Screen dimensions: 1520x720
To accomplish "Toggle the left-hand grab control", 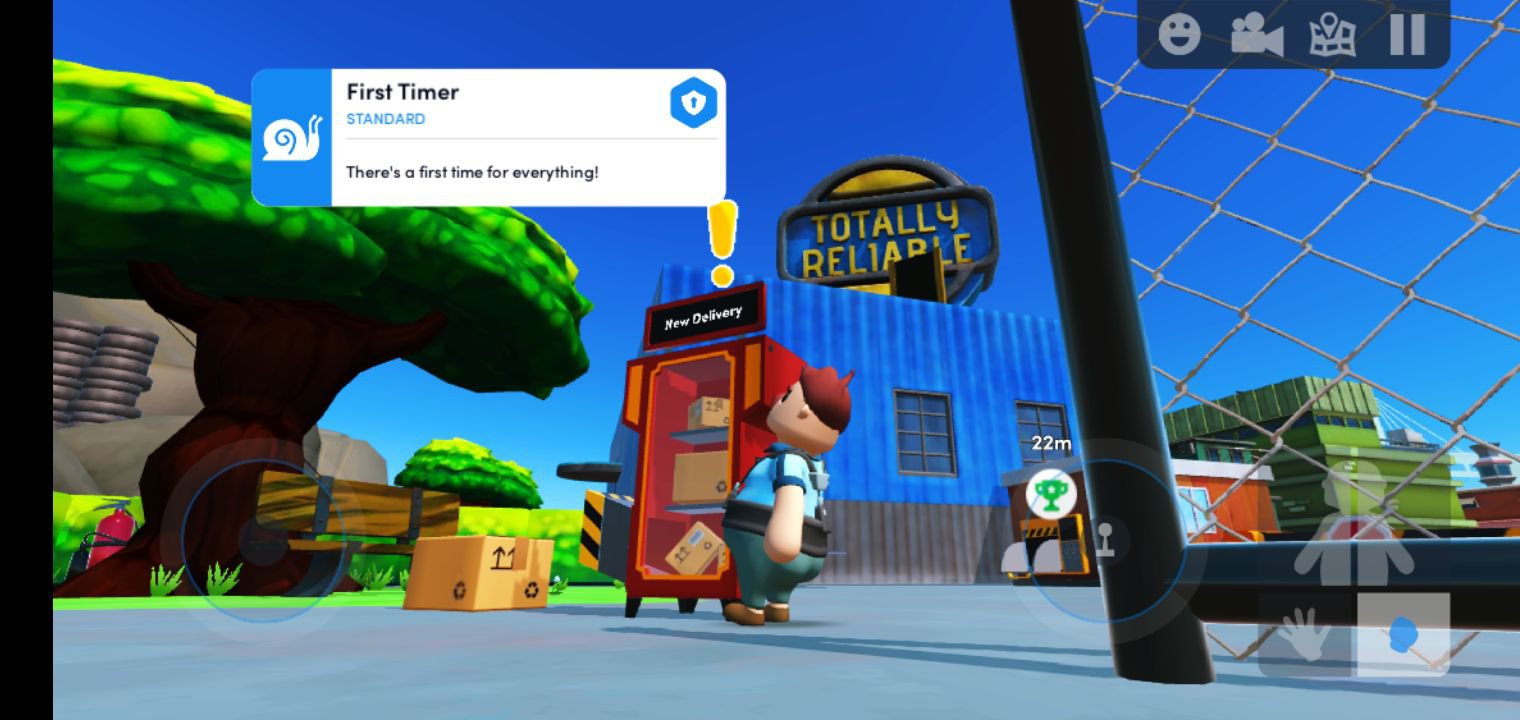I will 1305,633.
